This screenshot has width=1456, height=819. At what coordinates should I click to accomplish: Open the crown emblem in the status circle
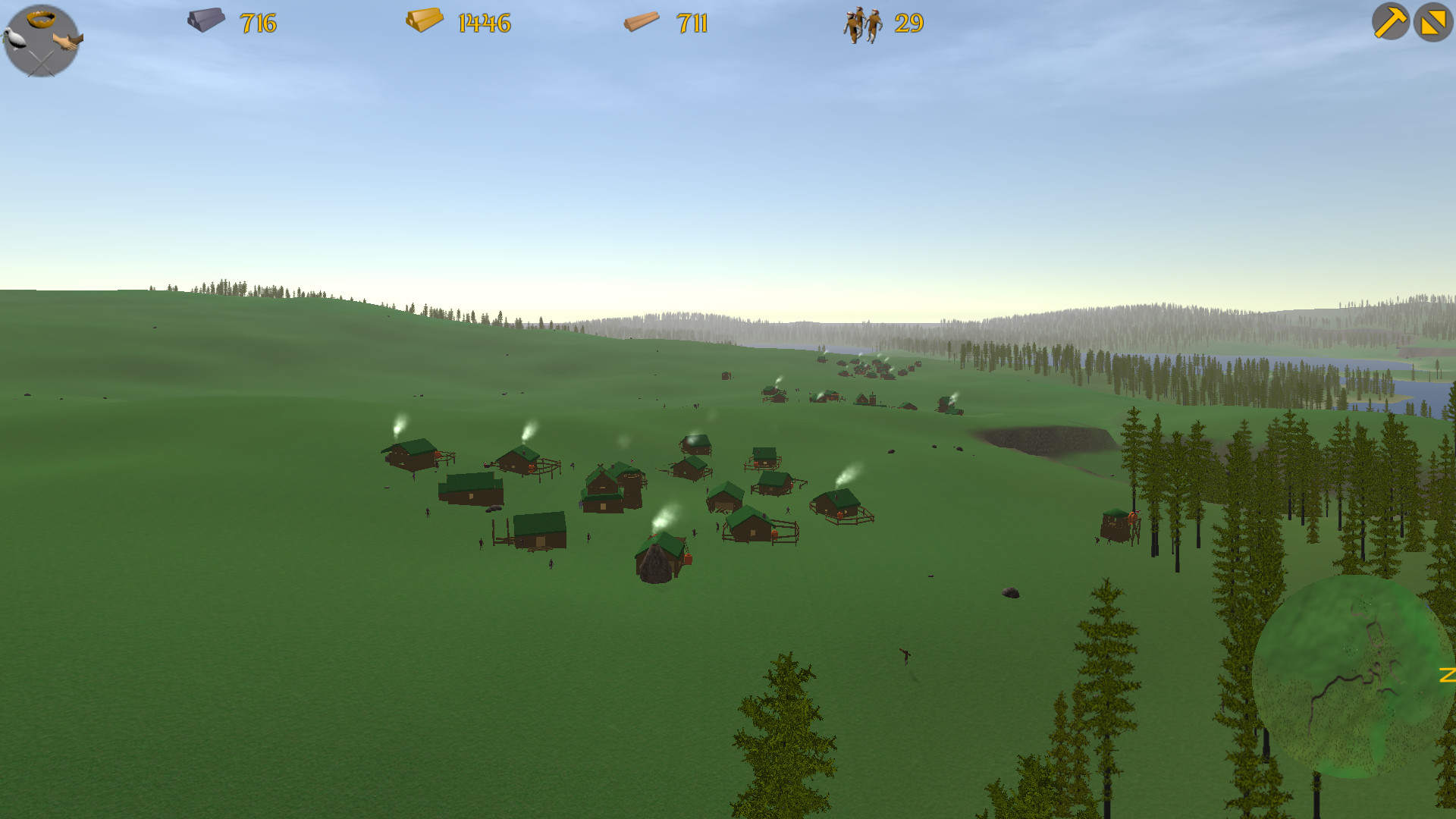point(41,18)
